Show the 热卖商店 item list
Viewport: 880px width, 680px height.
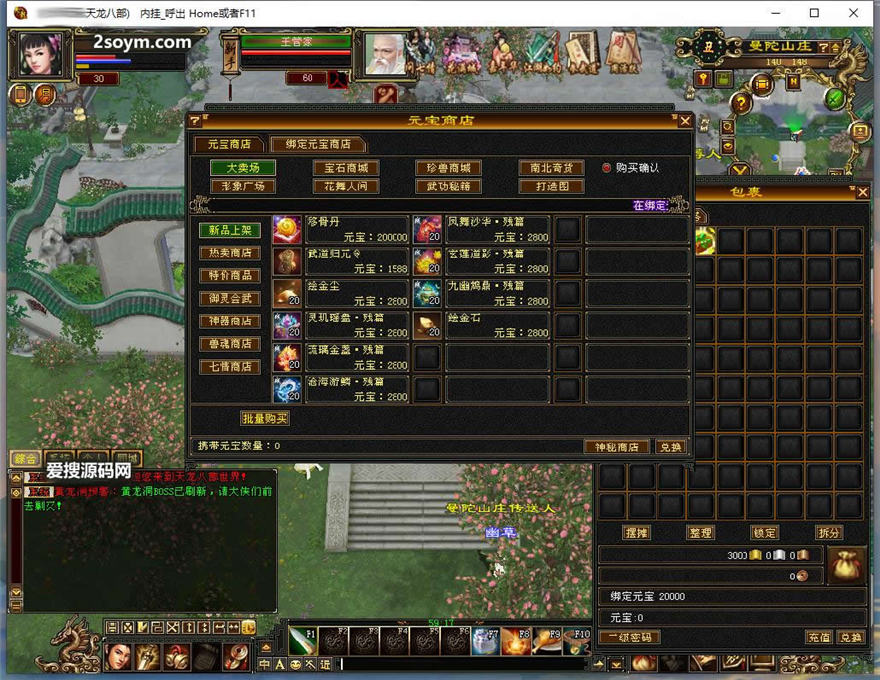tap(230, 253)
